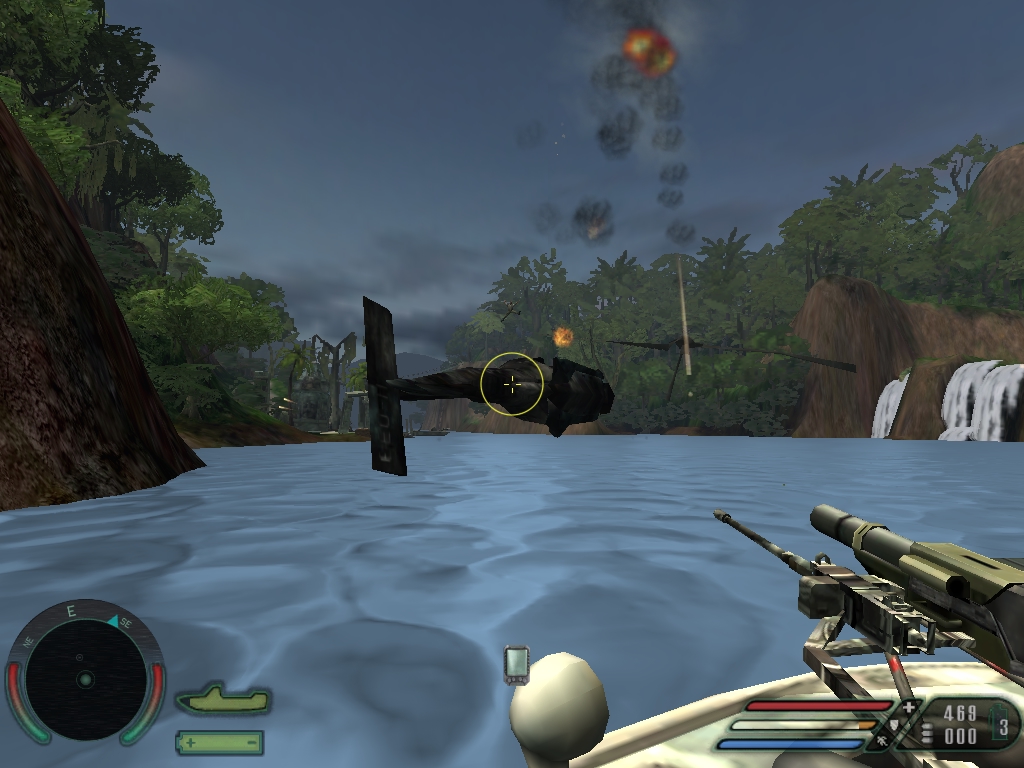The height and width of the screenshot is (768, 1024).
Task: Open the PDA device icon
Action: pos(516,665)
